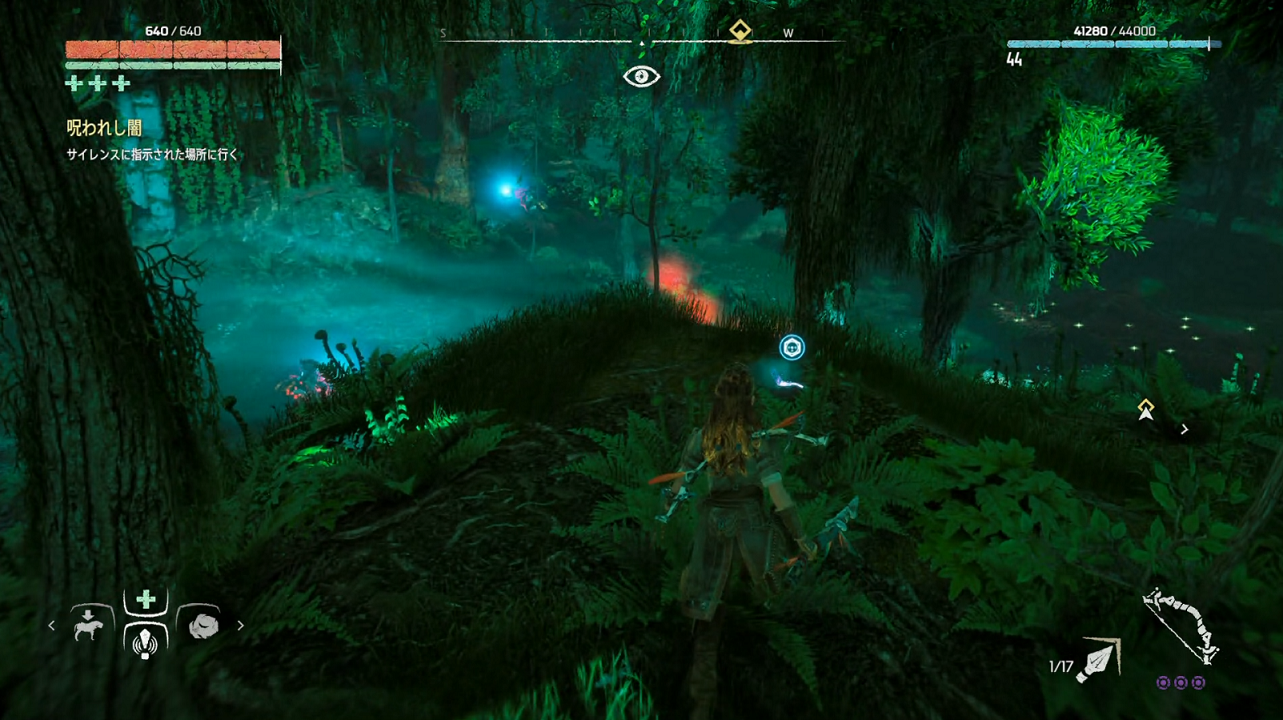Select the rock throwable slot
1283x720 pixels.
pos(202,625)
